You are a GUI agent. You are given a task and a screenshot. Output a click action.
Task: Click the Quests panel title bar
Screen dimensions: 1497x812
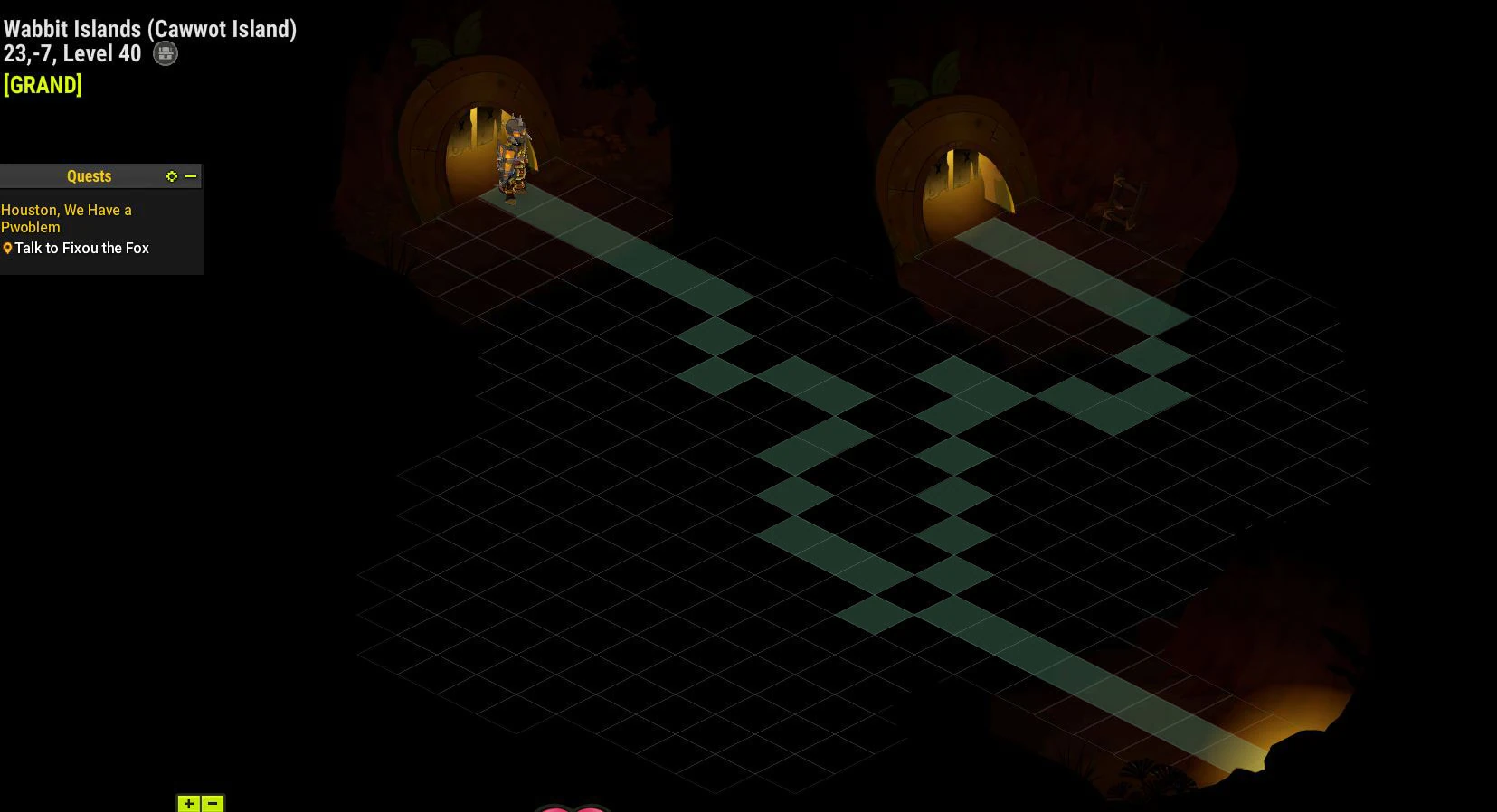point(89,175)
